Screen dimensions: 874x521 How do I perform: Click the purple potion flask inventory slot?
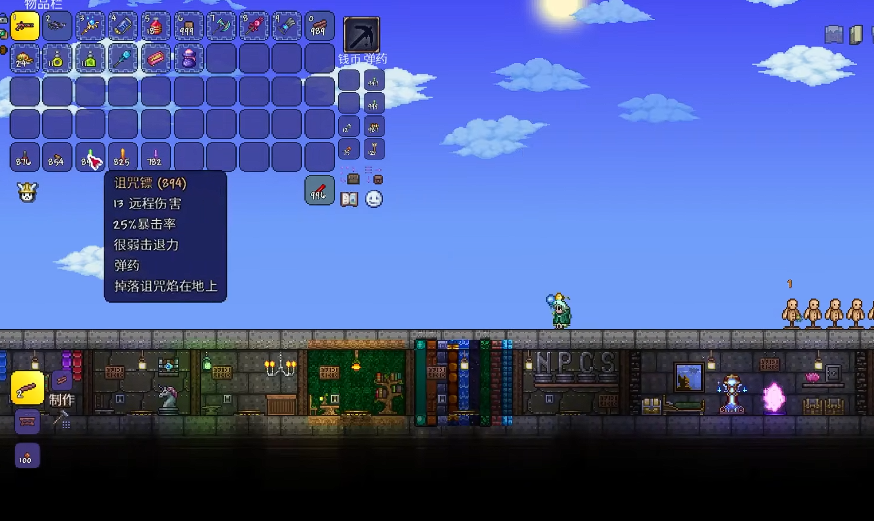188,59
